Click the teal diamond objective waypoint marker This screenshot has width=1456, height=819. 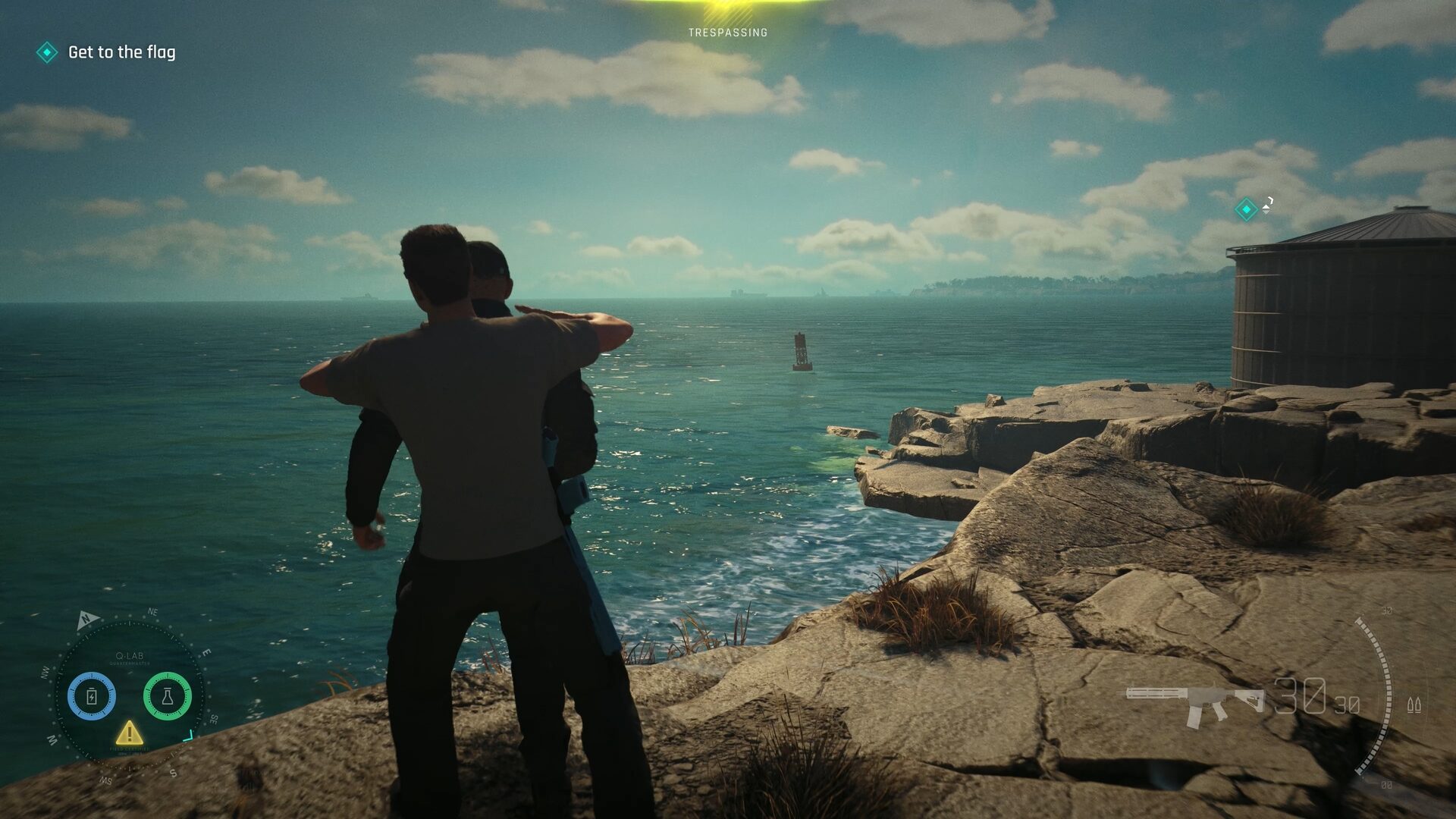point(1246,209)
